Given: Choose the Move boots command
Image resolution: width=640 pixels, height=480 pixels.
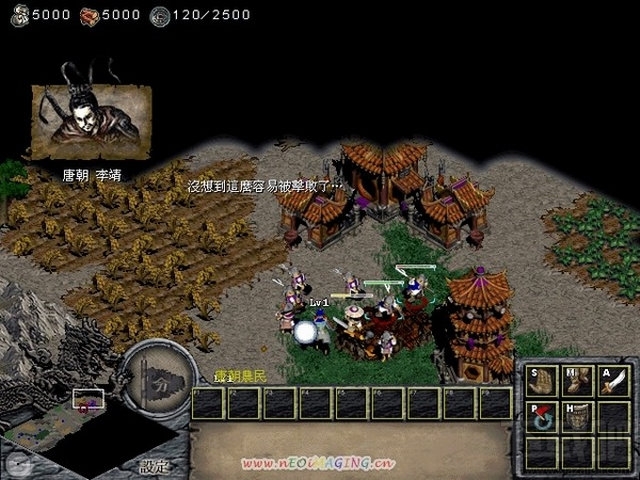Looking at the screenshot, I should (x=576, y=381).
